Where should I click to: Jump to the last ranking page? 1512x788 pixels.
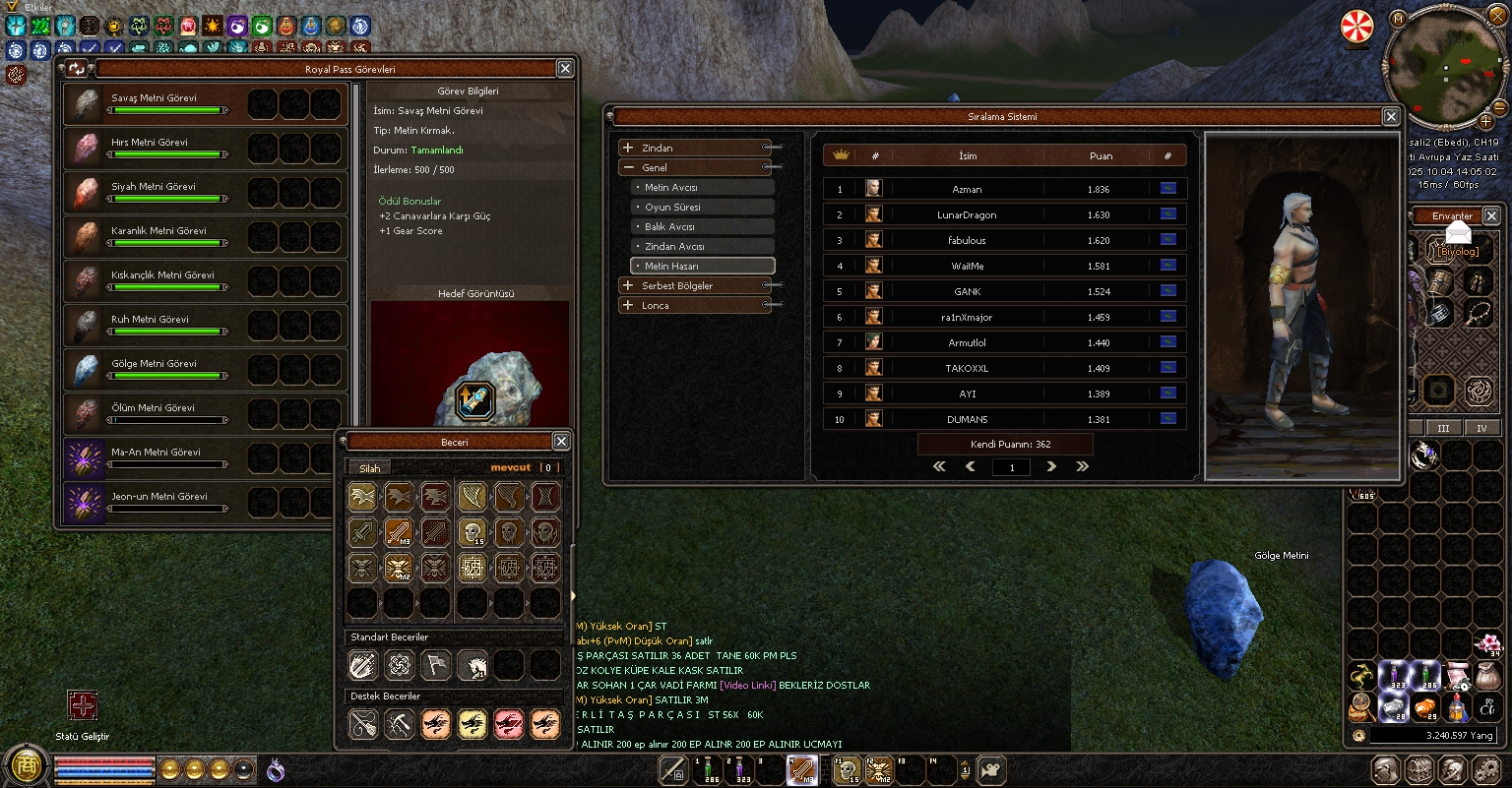point(1083,466)
